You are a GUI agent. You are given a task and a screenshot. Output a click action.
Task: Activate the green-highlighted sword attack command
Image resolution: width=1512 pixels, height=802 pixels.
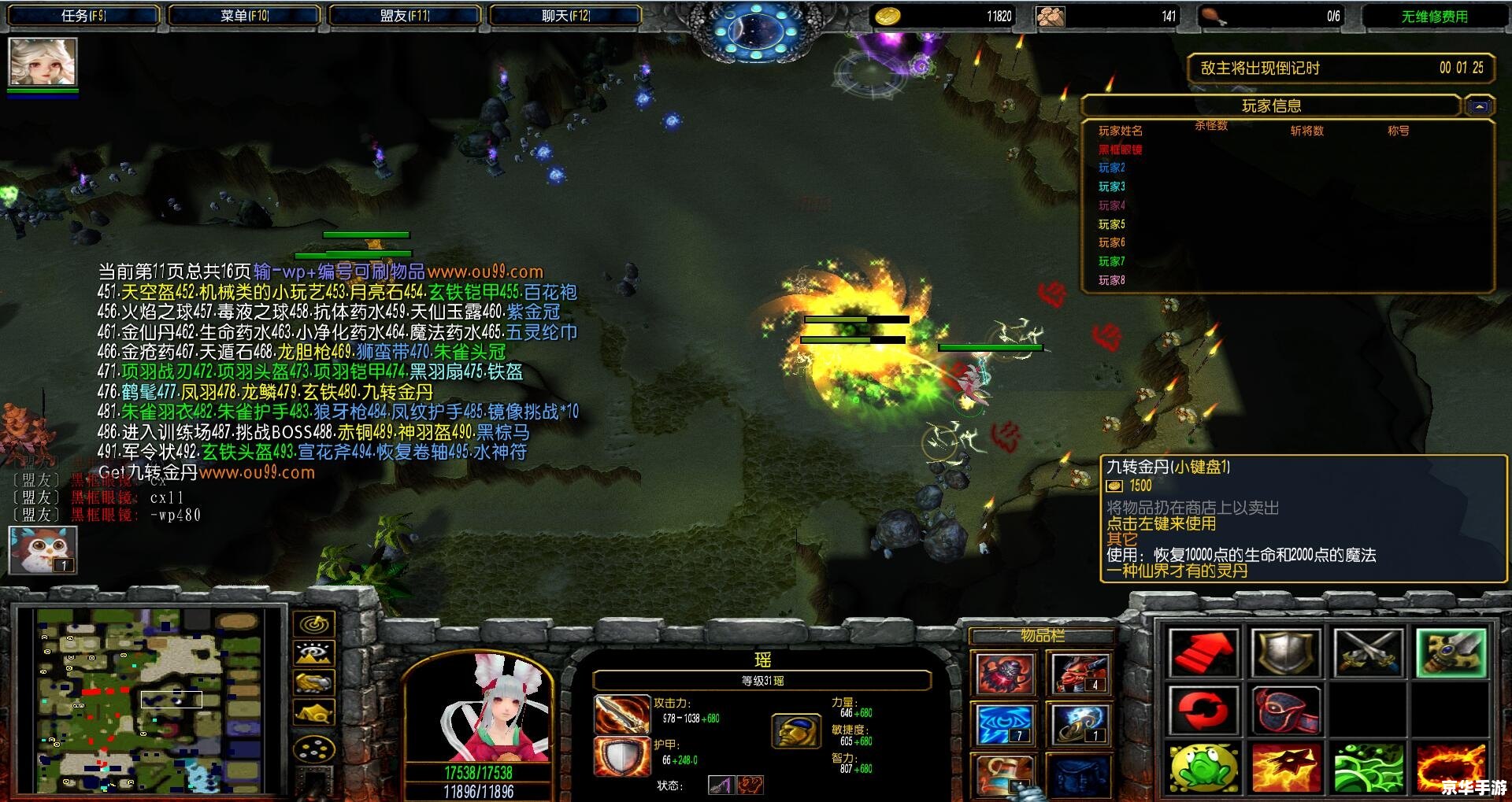(1450, 652)
